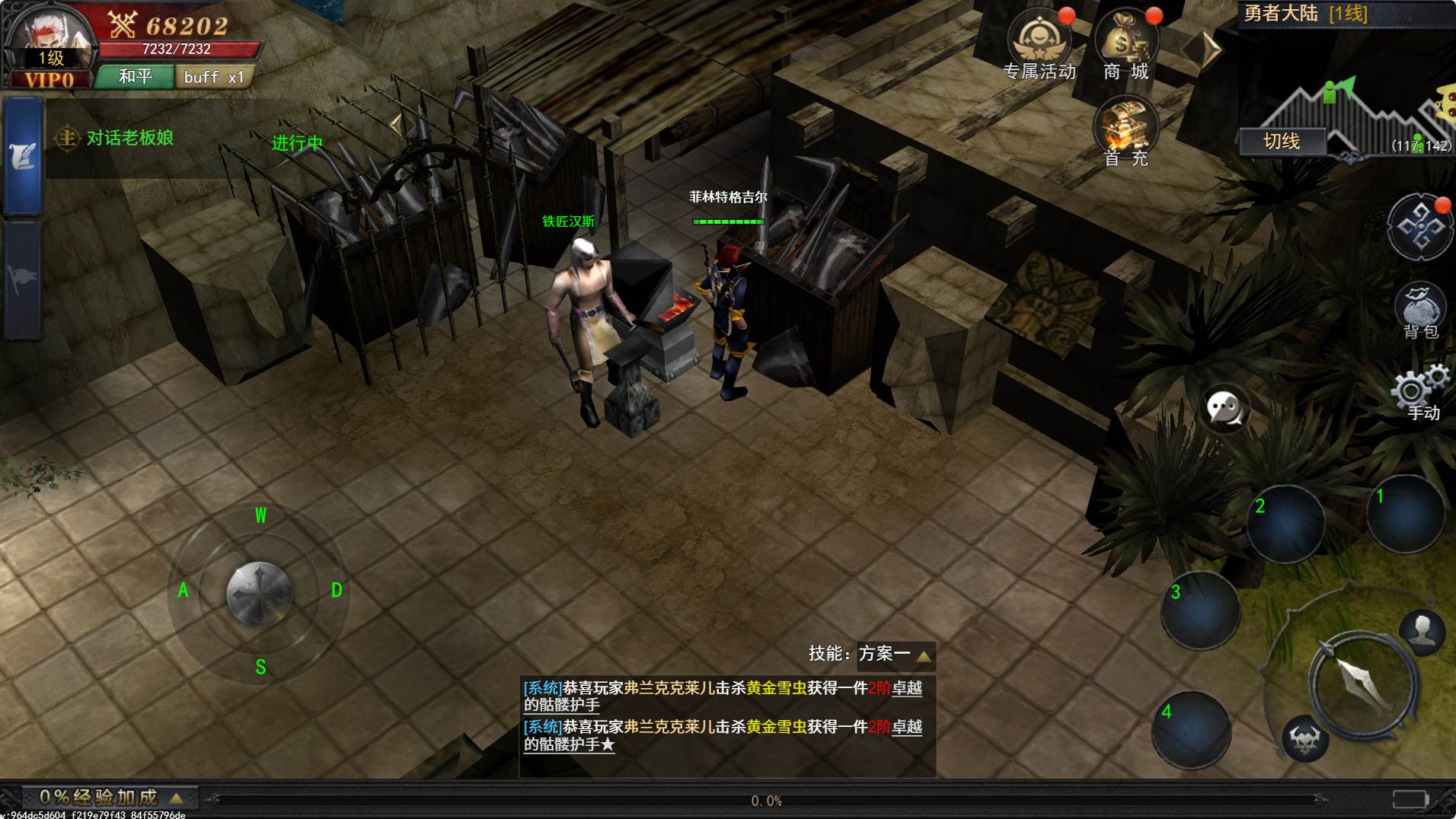
Task: Click the 切线 switch line button
Action: click(x=1282, y=142)
